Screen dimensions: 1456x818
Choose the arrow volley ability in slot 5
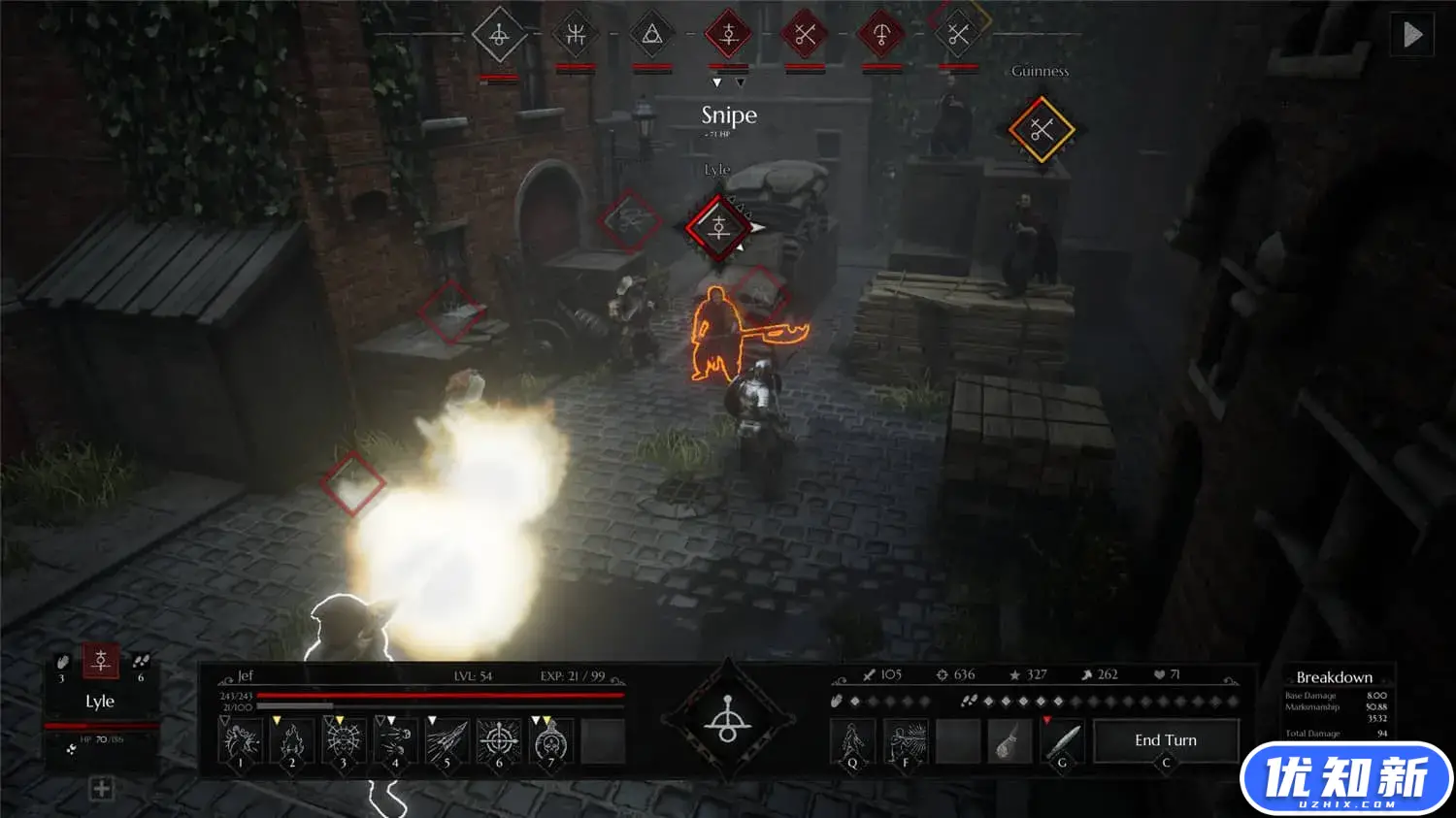pos(447,742)
